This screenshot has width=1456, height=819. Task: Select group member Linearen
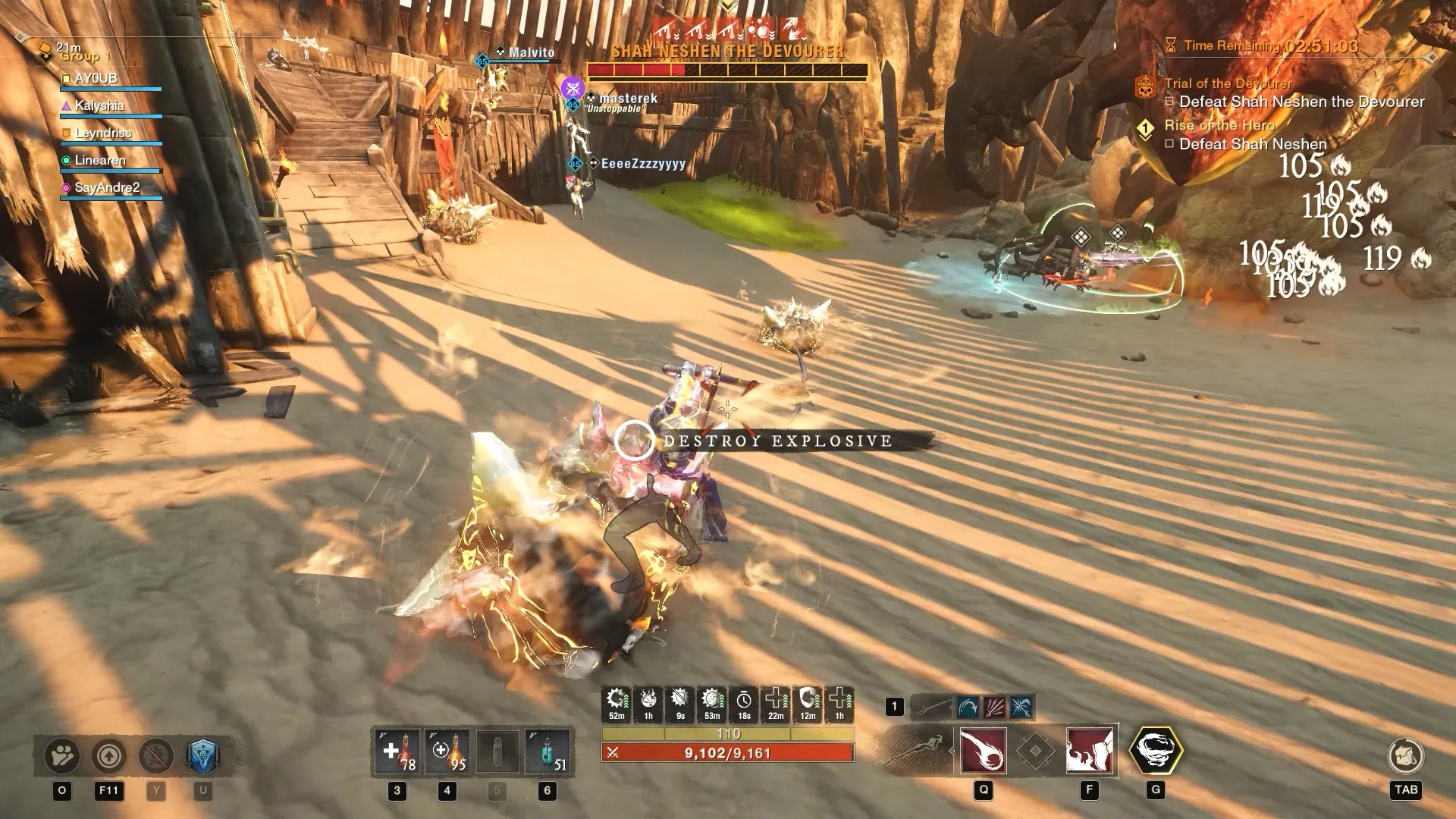[99, 160]
